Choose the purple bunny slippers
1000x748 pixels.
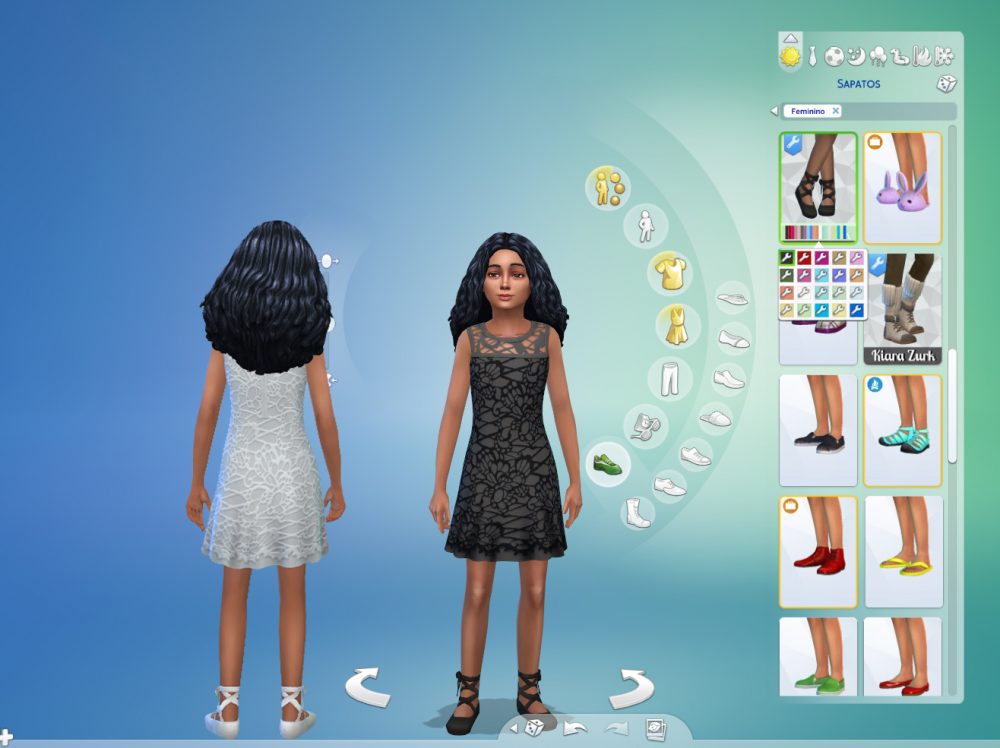click(x=903, y=187)
